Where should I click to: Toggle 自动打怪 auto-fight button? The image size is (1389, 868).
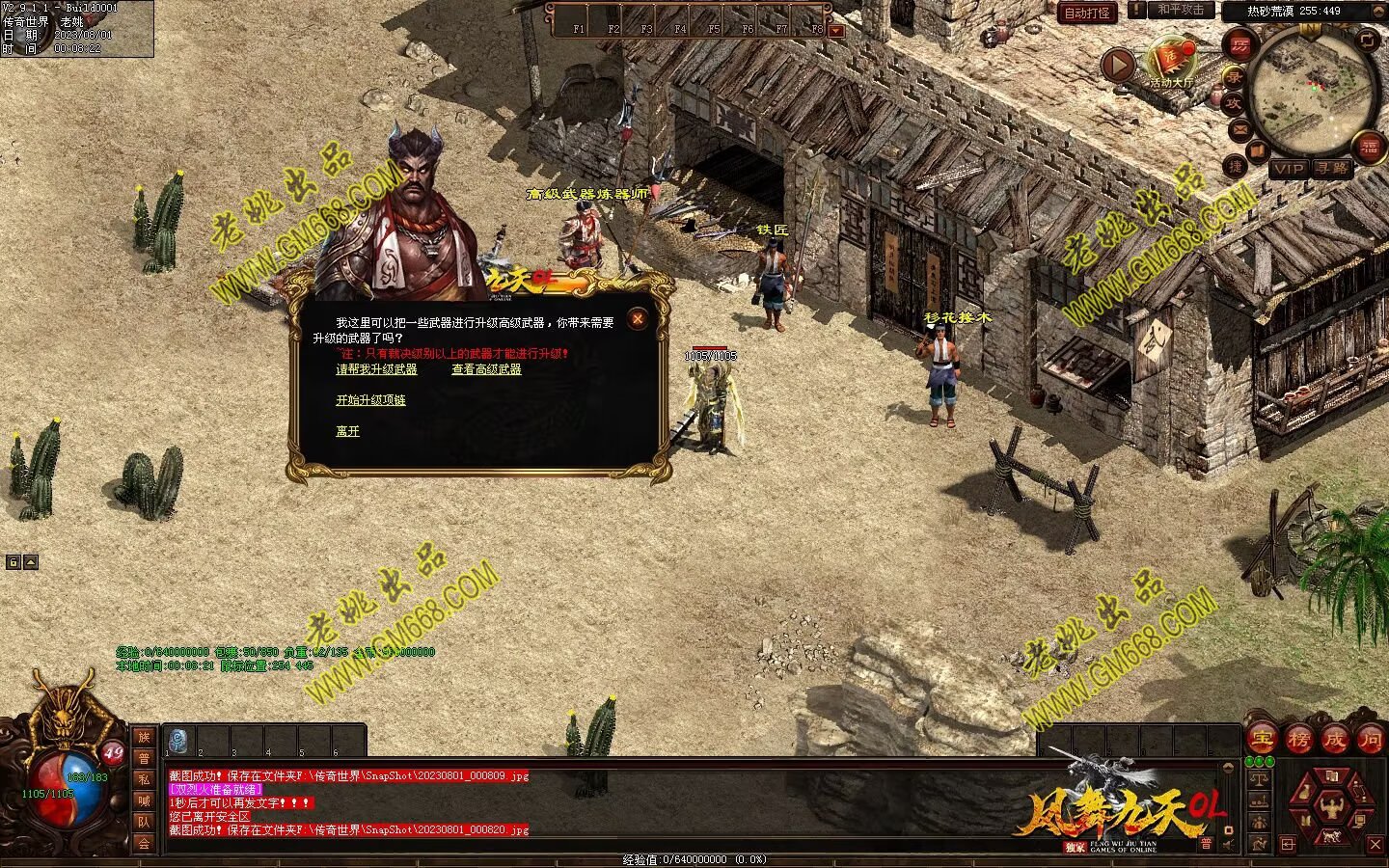1087,13
